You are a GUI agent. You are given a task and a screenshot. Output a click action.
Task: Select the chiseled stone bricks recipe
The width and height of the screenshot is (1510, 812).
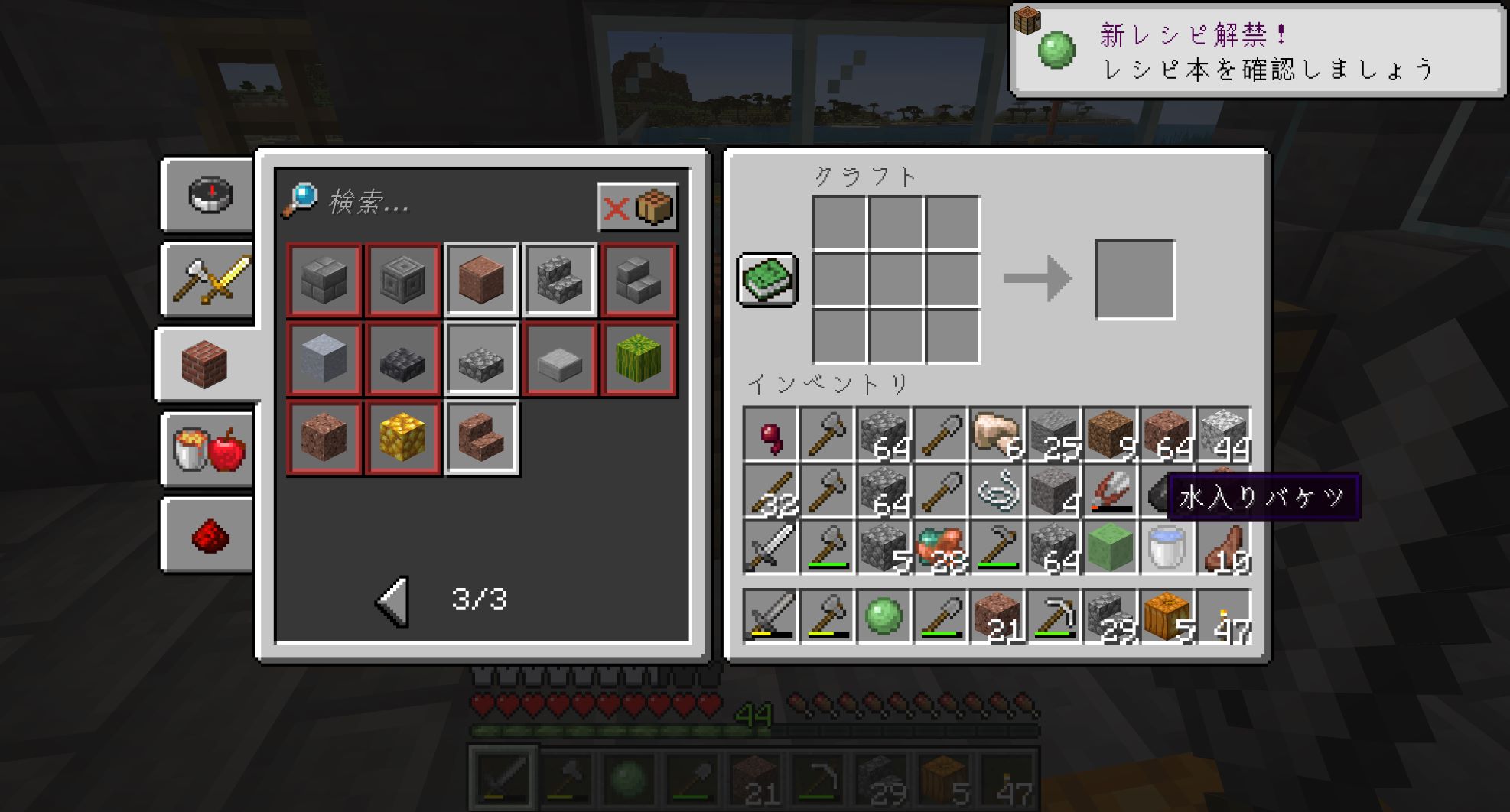click(x=402, y=280)
